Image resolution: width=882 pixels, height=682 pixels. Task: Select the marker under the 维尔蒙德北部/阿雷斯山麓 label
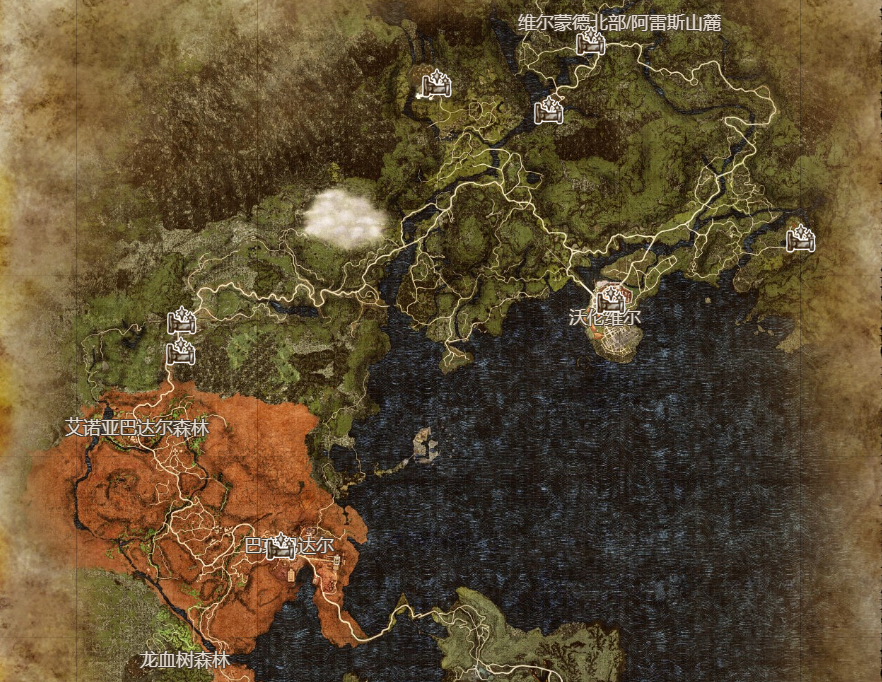(592, 42)
